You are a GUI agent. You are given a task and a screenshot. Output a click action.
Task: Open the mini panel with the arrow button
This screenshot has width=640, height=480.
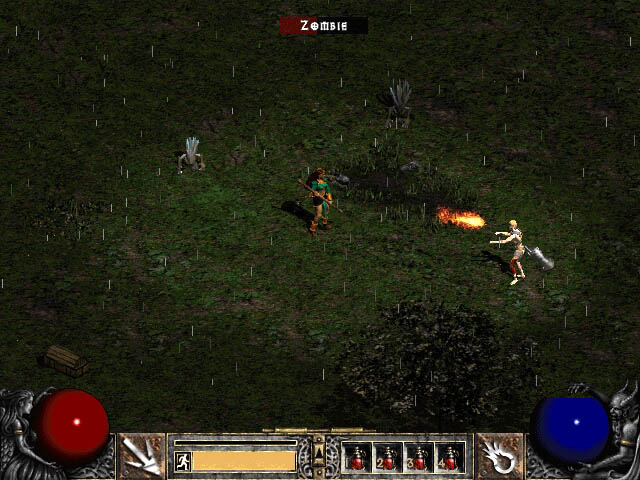(319, 456)
